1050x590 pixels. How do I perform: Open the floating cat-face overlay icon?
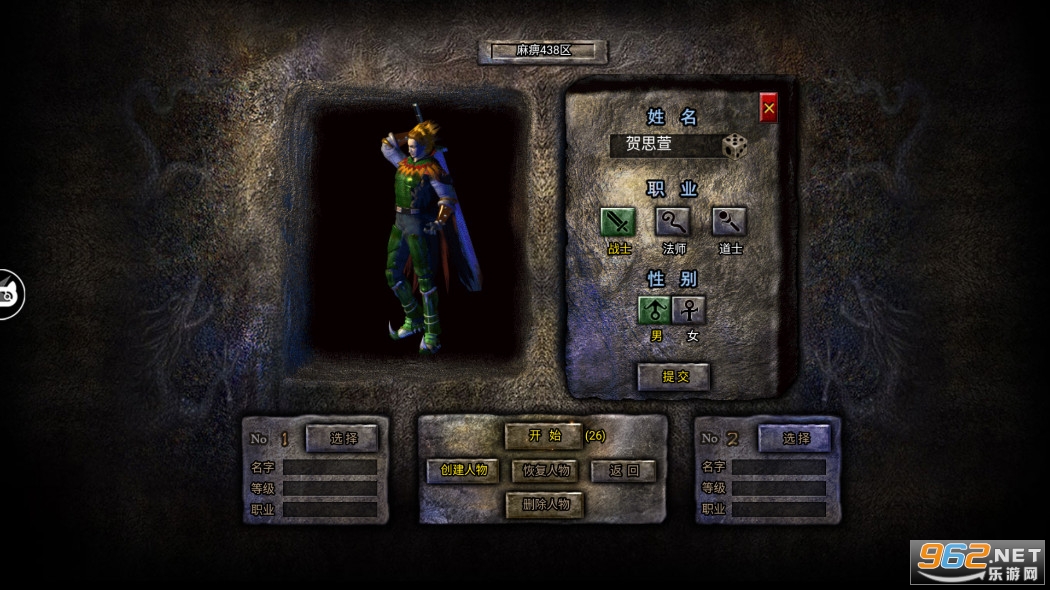[10, 295]
